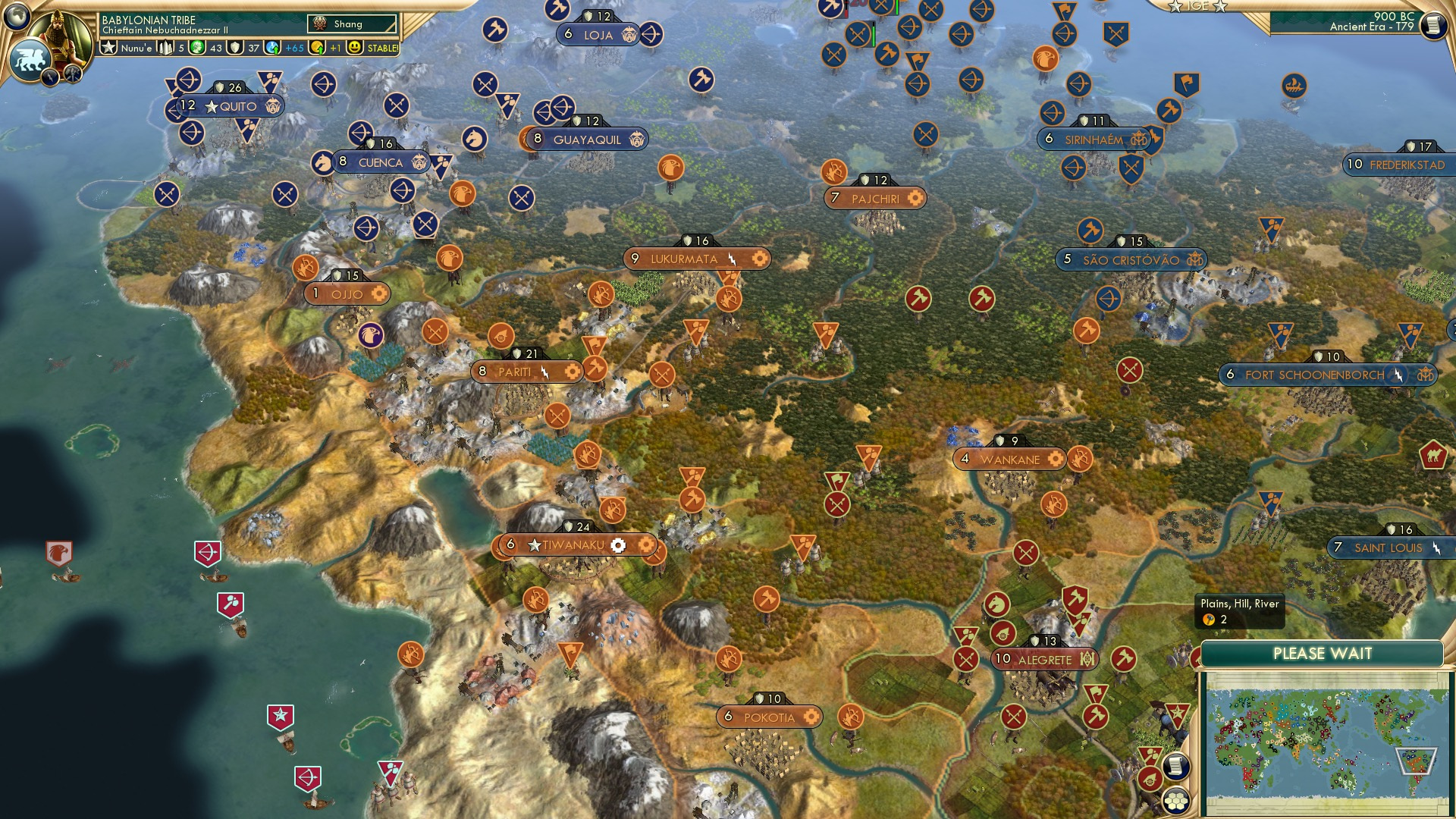This screenshot has height=819, width=1456.
Task: Select the capital Nunu'e name in top bar
Action: coord(136,48)
